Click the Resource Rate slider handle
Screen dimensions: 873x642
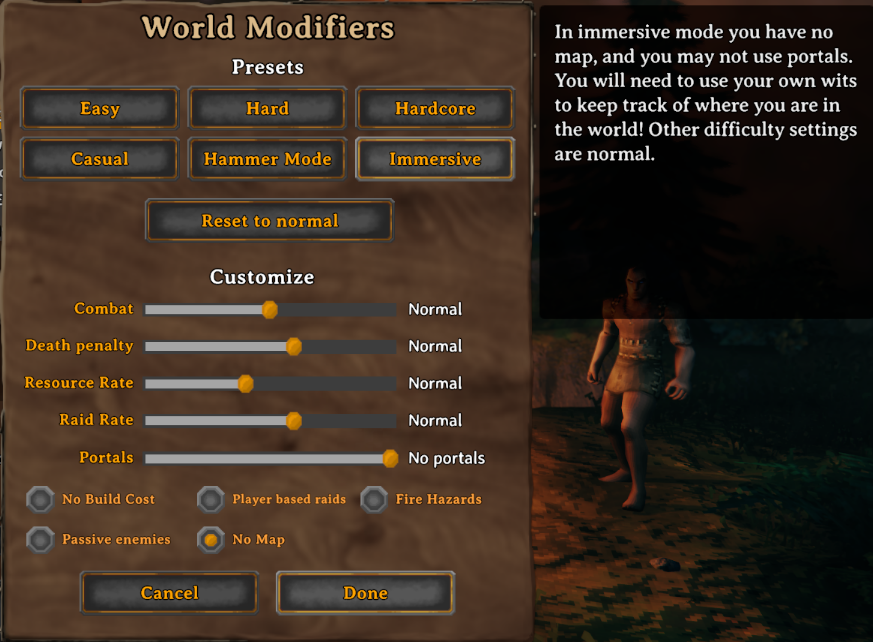click(x=245, y=384)
